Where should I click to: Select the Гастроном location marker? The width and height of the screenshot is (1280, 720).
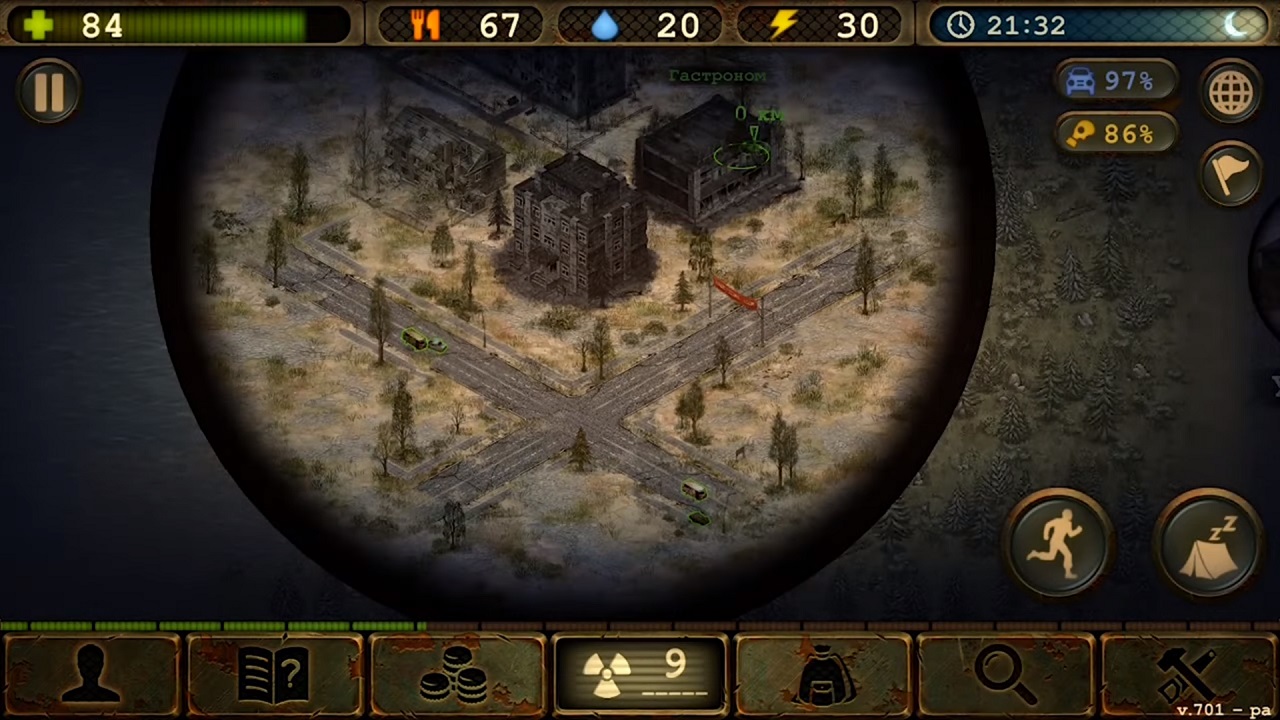[x=742, y=153]
